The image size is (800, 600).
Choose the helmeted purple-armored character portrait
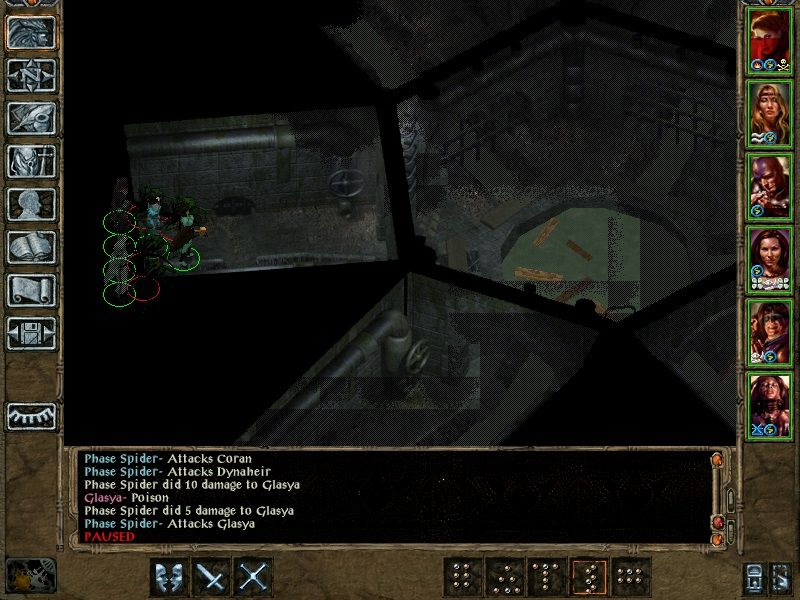(x=769, y=185)
